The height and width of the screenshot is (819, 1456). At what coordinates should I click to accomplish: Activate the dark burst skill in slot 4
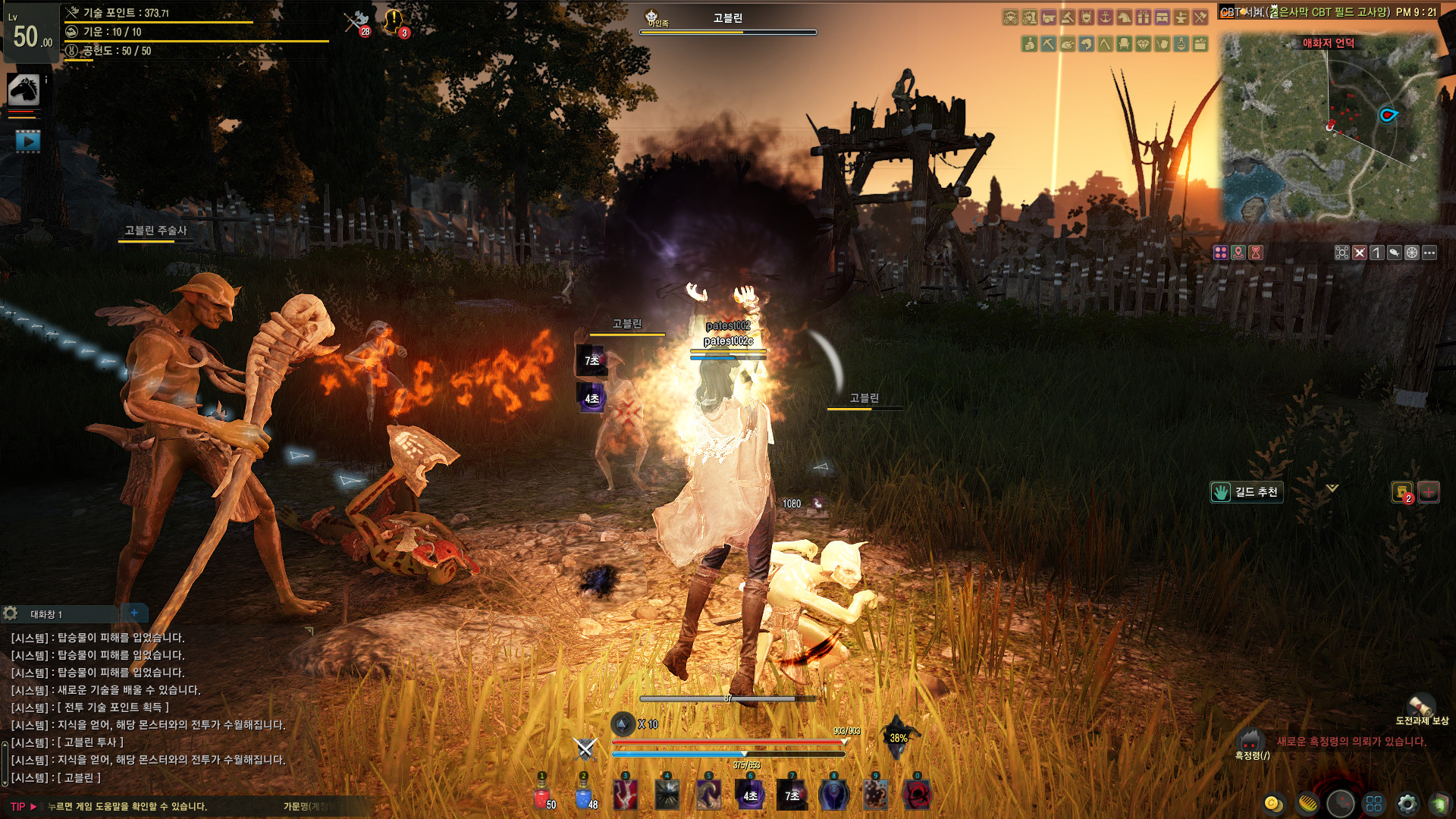tap(667, 795)
